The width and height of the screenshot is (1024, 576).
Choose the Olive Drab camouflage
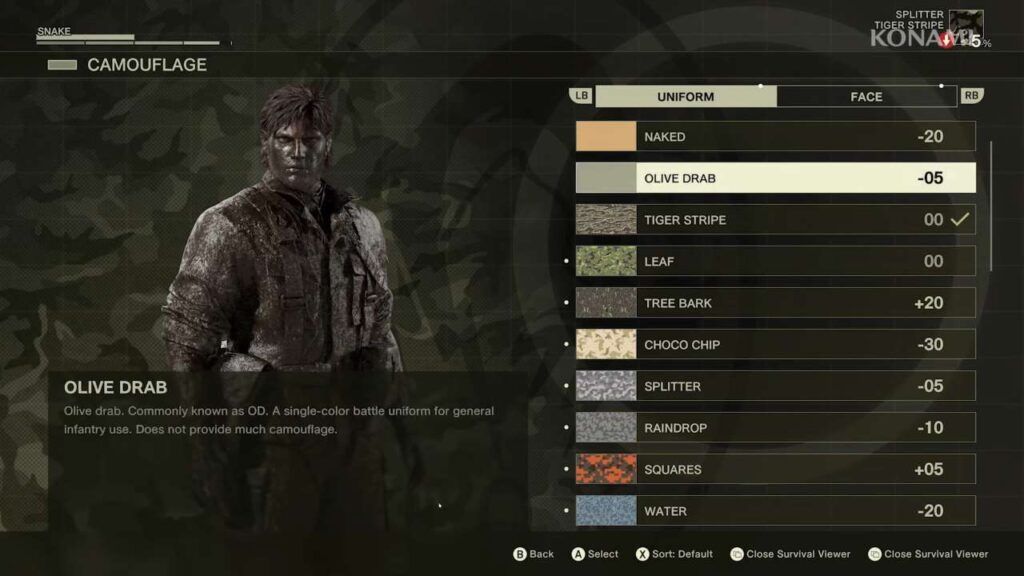[x=775, y=179]
